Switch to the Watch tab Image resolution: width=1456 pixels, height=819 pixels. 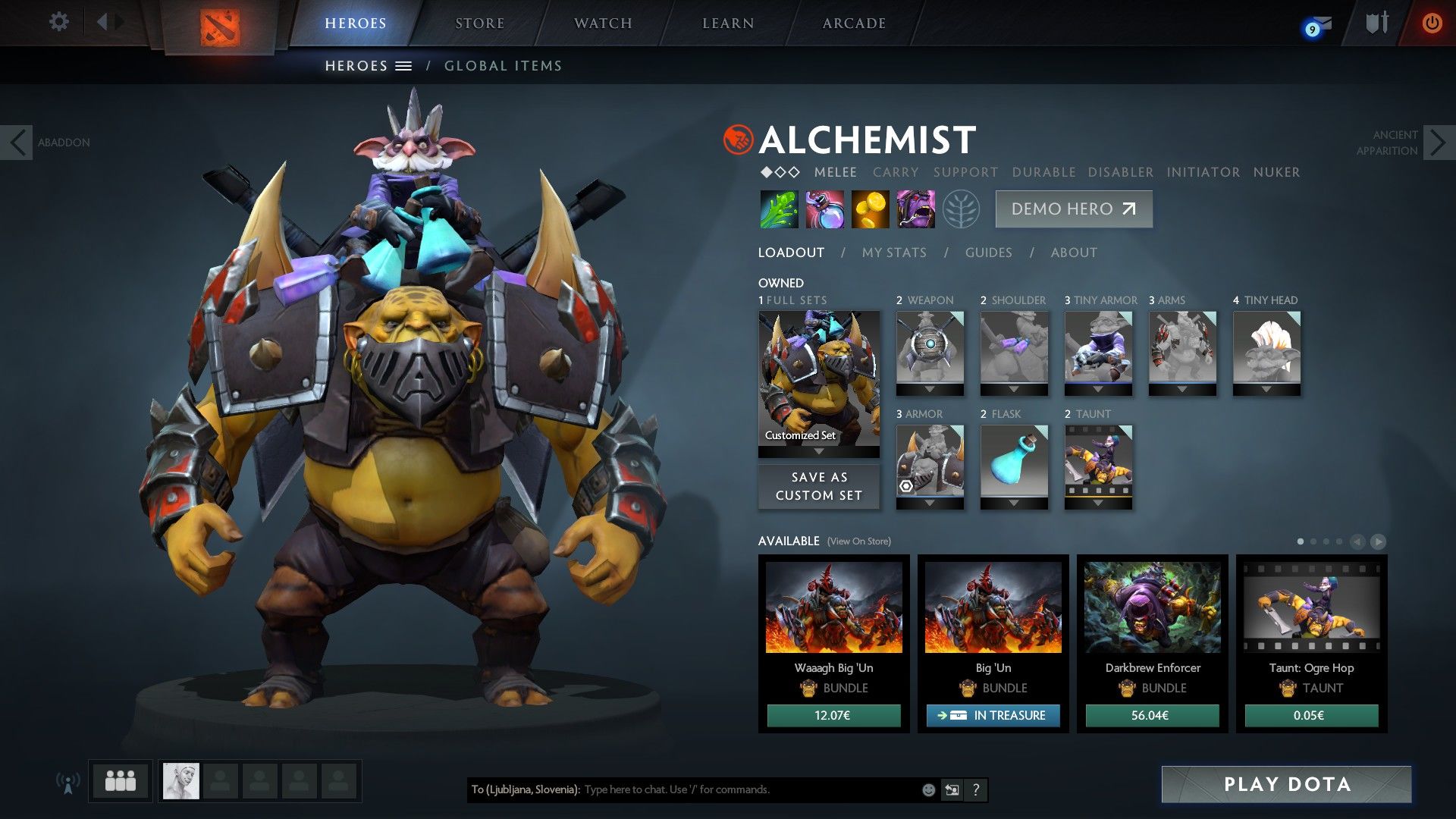(x=603, y=24)
